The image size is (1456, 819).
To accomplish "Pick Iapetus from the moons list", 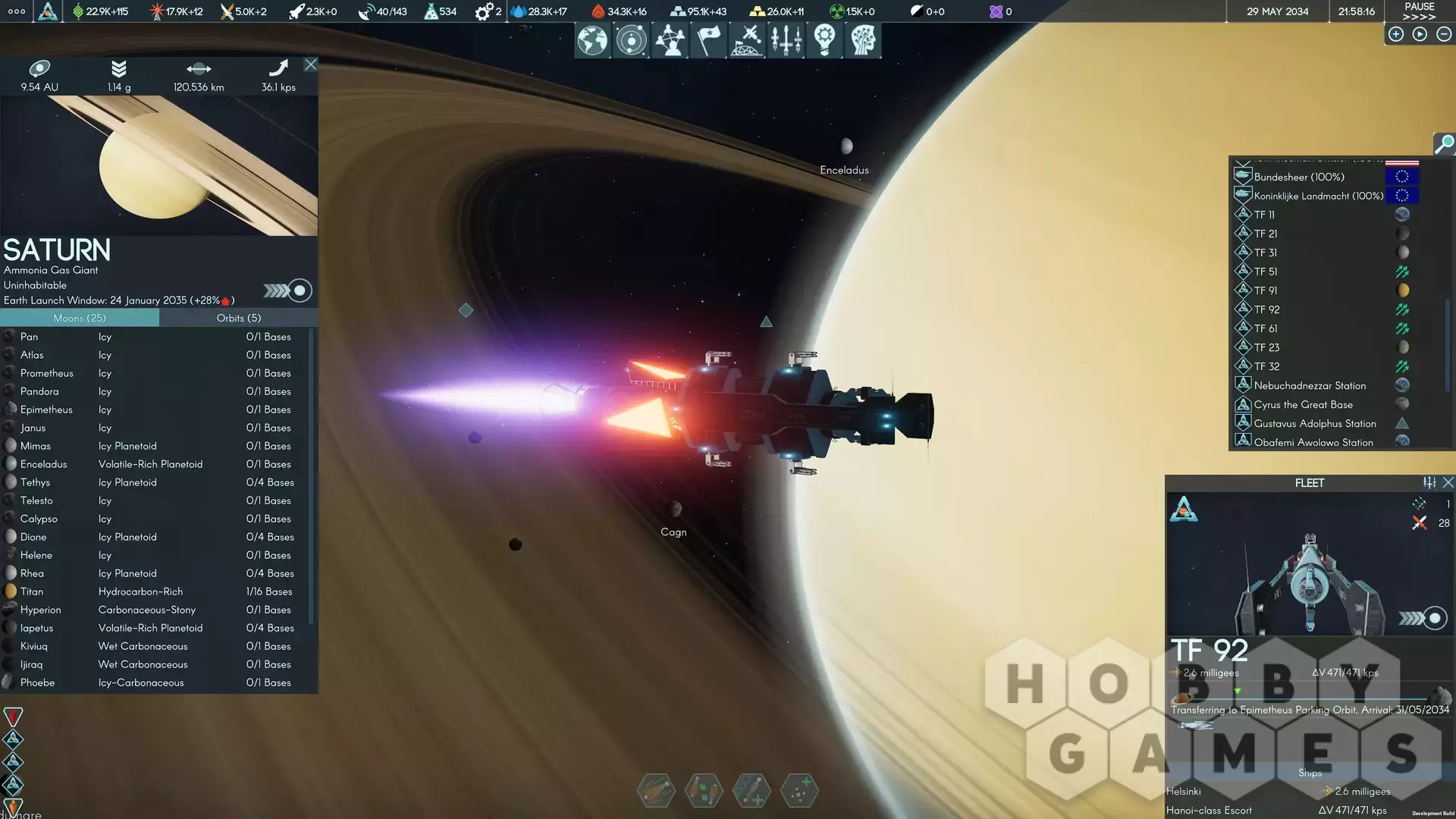I will pos(36,628).
